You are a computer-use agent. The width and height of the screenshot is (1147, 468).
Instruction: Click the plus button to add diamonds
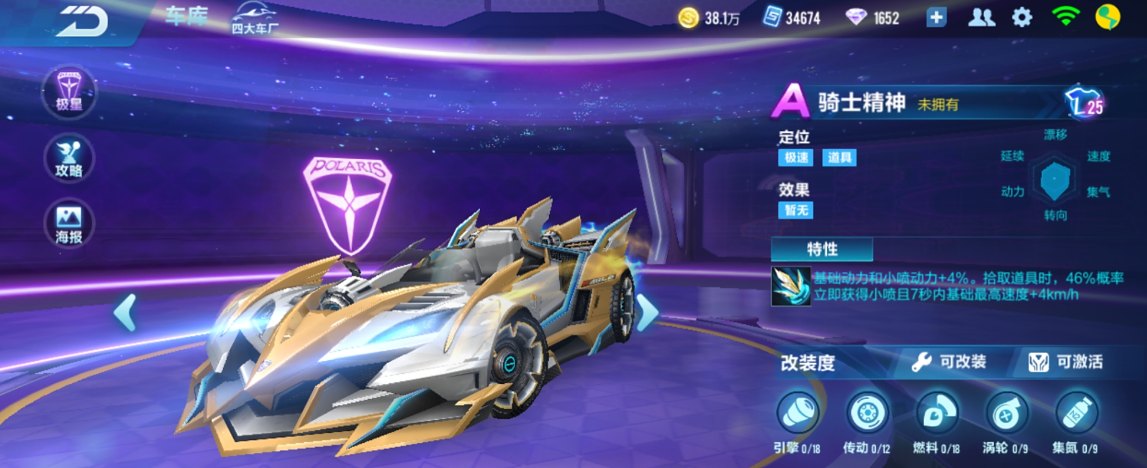pyautogui.click(x=936, y=17)
